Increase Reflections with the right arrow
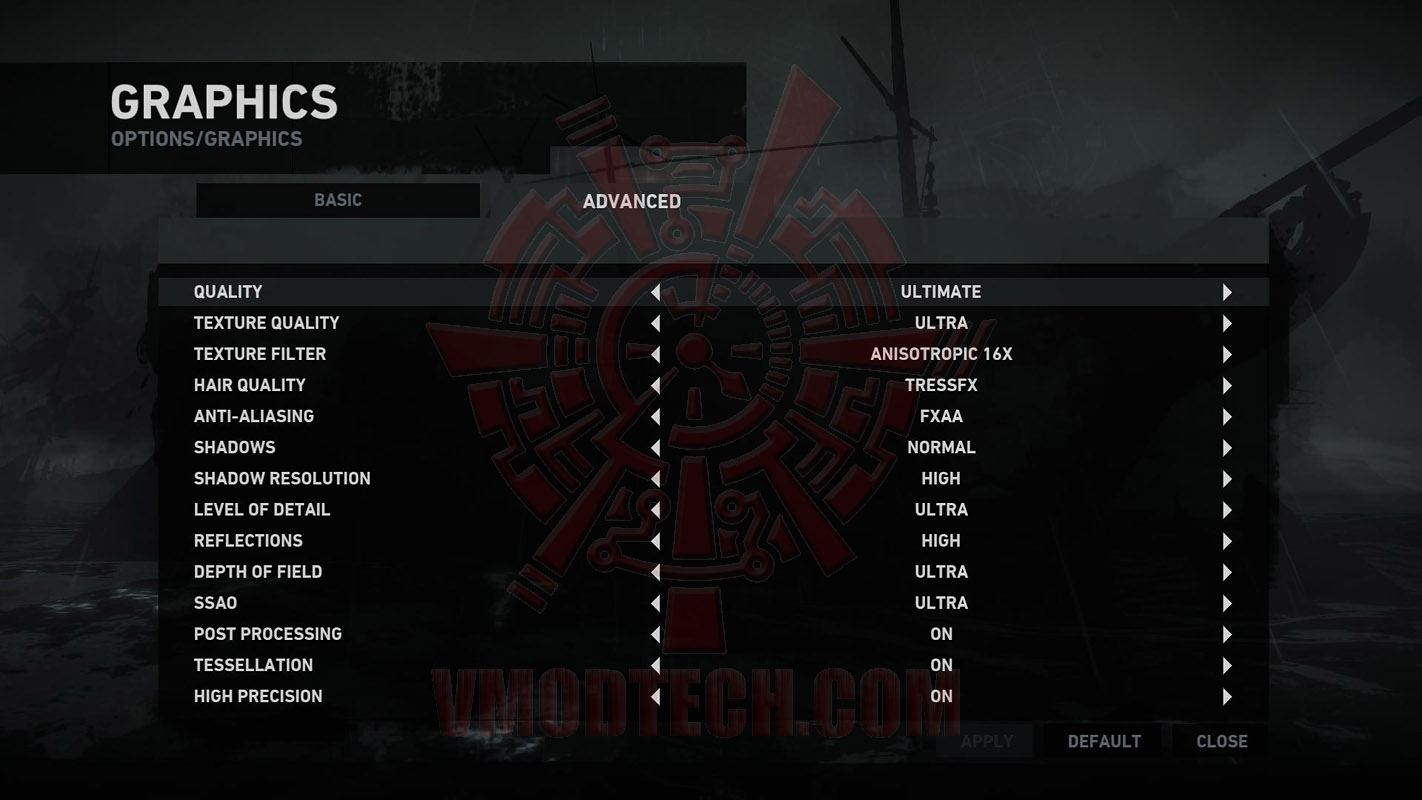Screen dimensions: 1422x800 [1227, 541]
